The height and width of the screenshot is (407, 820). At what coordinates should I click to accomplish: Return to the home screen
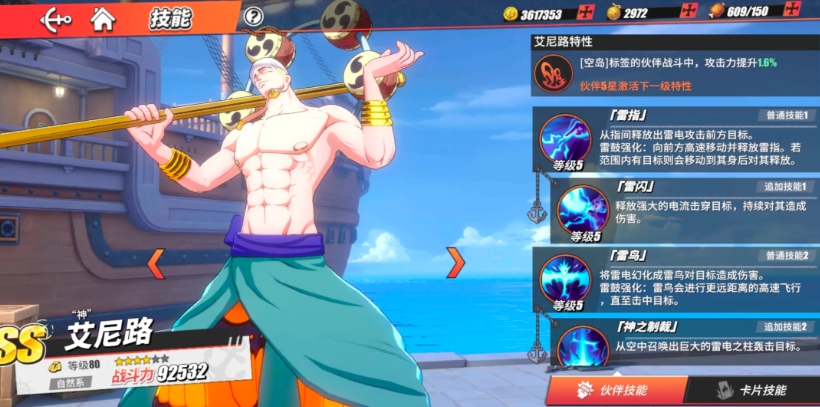(102, 18)
